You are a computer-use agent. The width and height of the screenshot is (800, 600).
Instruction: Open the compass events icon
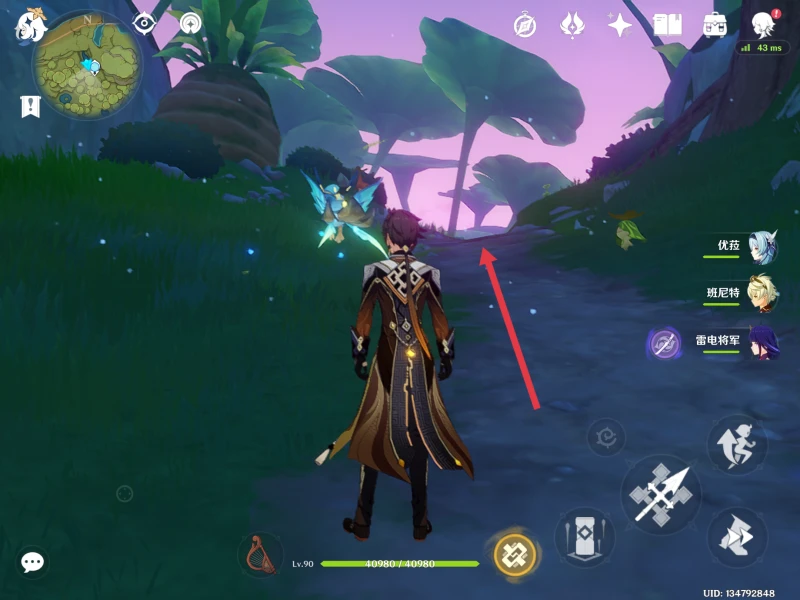click(525, 25)
